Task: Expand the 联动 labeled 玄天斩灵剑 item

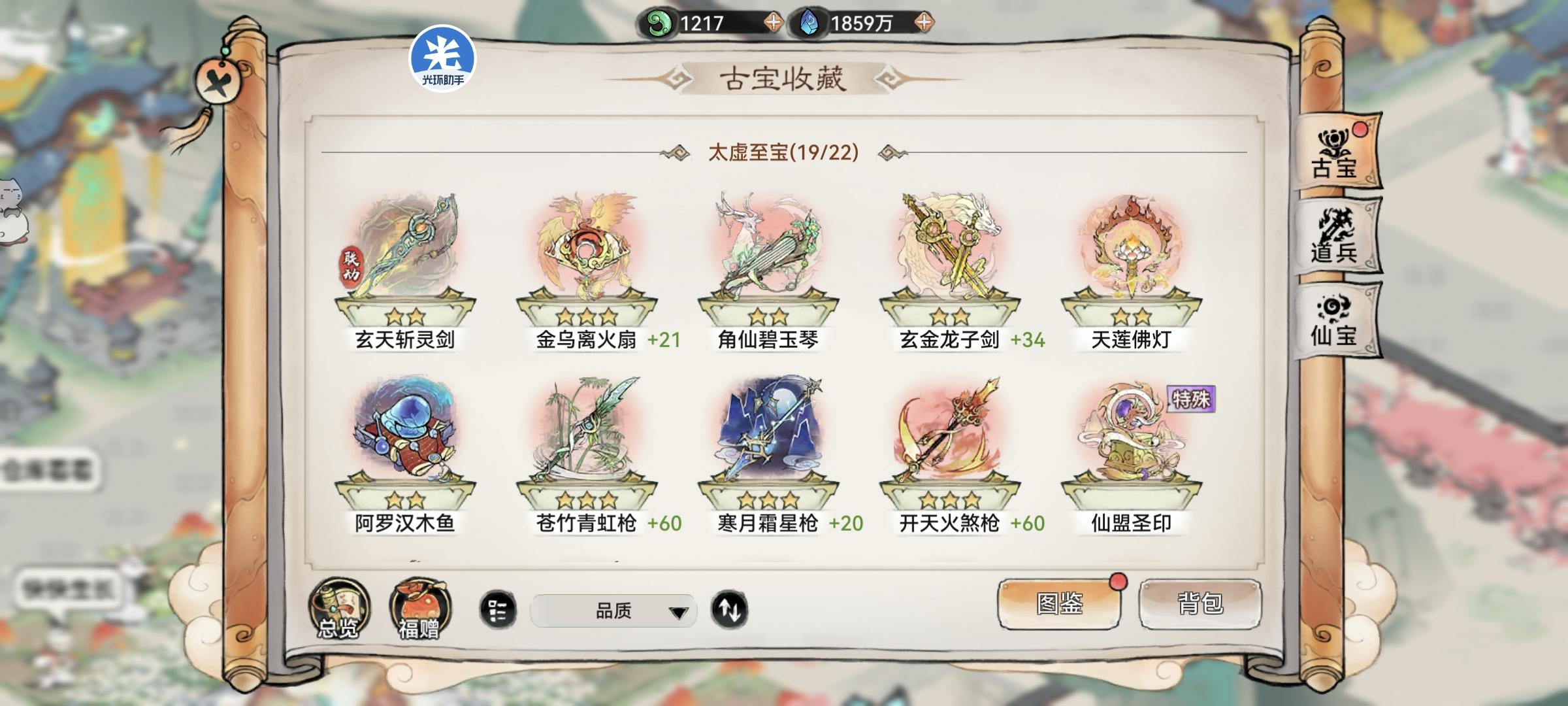Action: [407, 261]
